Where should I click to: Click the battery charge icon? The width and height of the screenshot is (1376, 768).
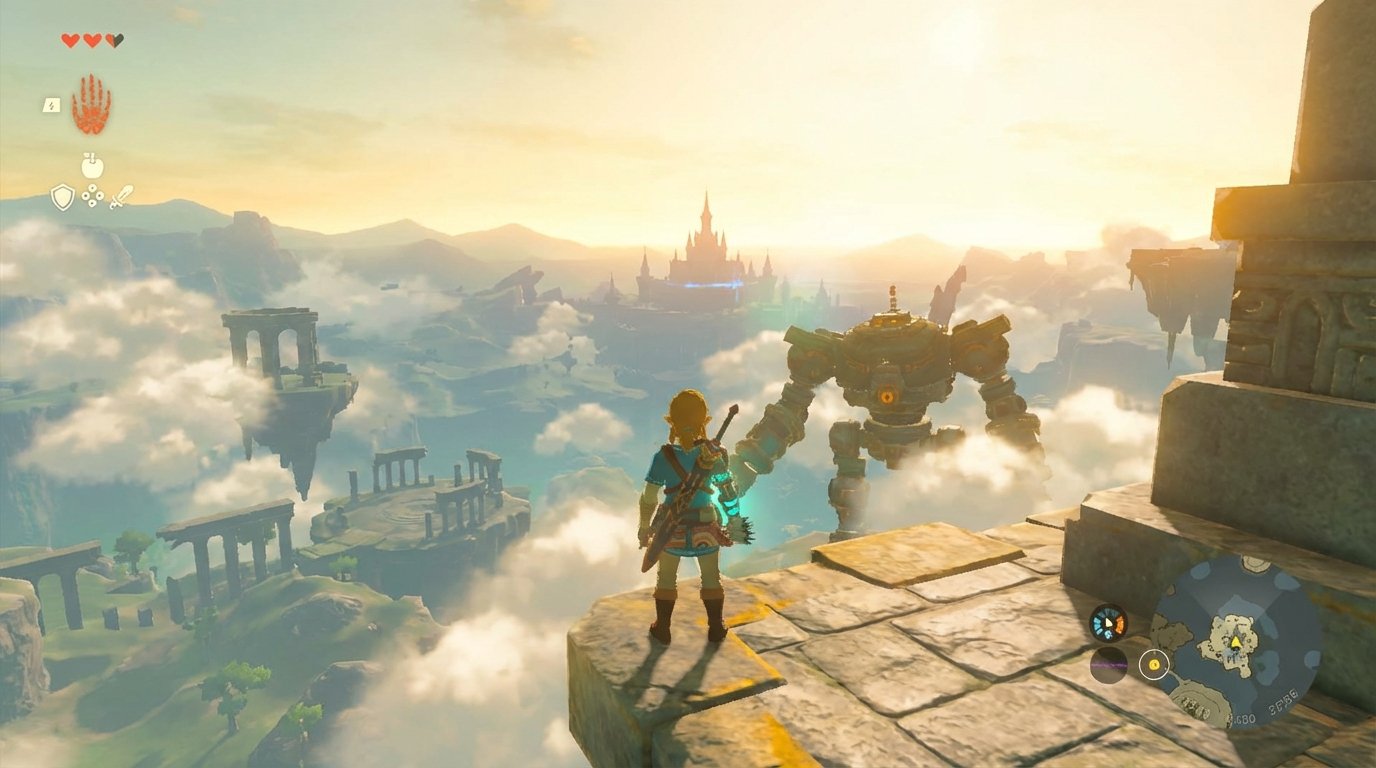point(50,104)
